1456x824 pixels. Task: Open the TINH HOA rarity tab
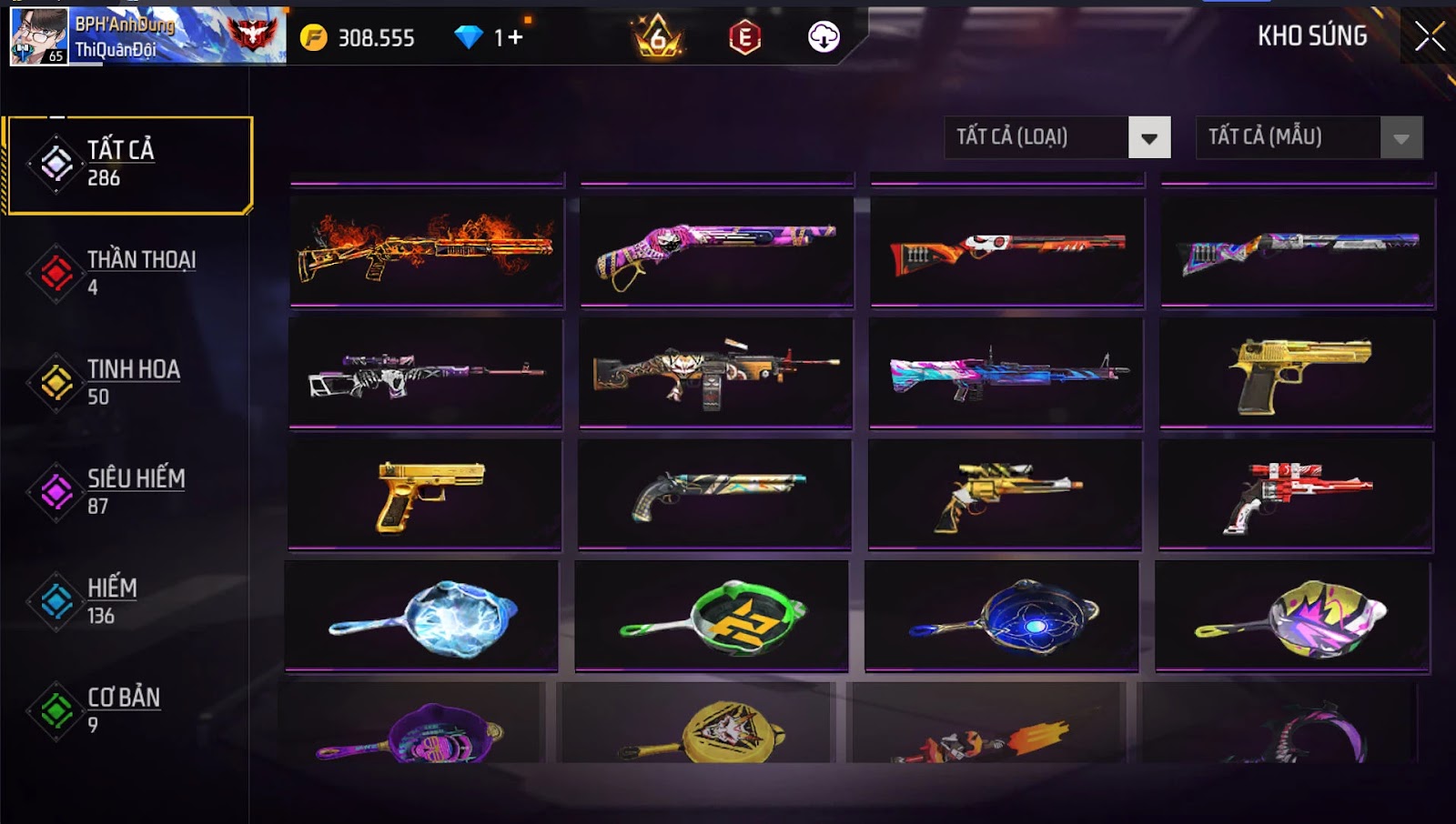pos(127,382)
